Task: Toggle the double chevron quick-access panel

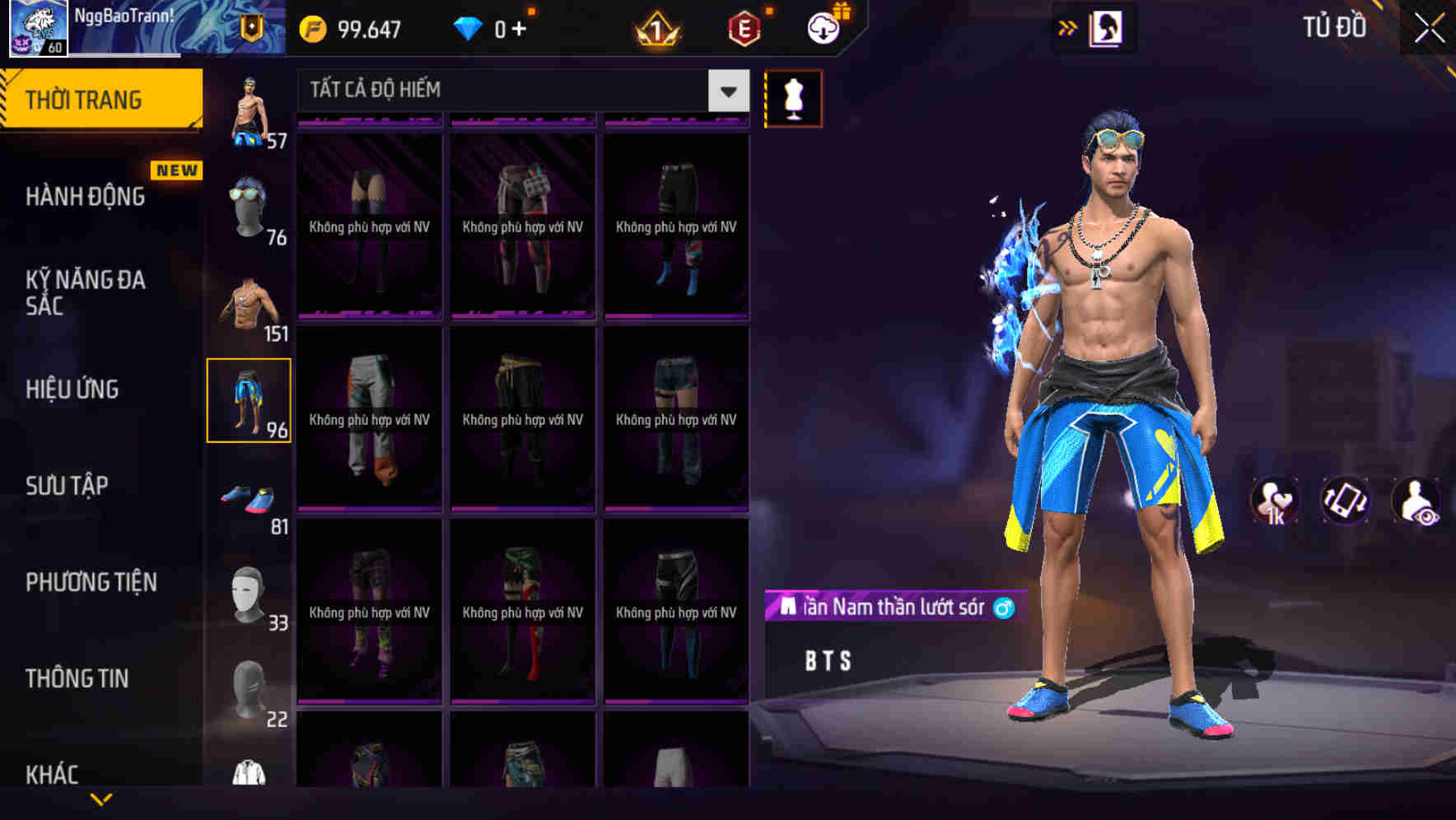Action: pos(1069,27)
